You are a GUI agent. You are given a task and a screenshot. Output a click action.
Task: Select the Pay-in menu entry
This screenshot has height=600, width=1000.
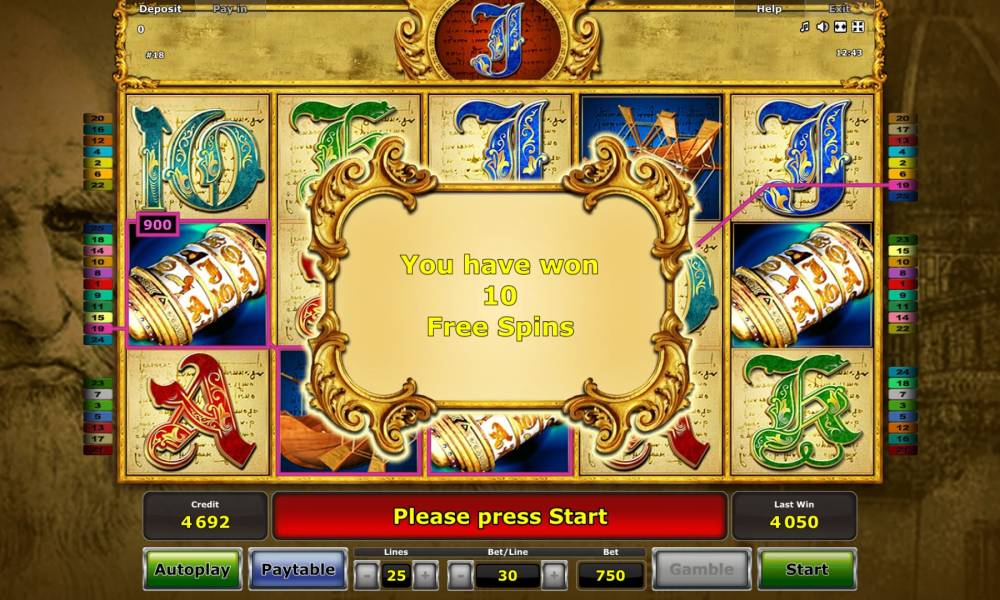(232, 9)
